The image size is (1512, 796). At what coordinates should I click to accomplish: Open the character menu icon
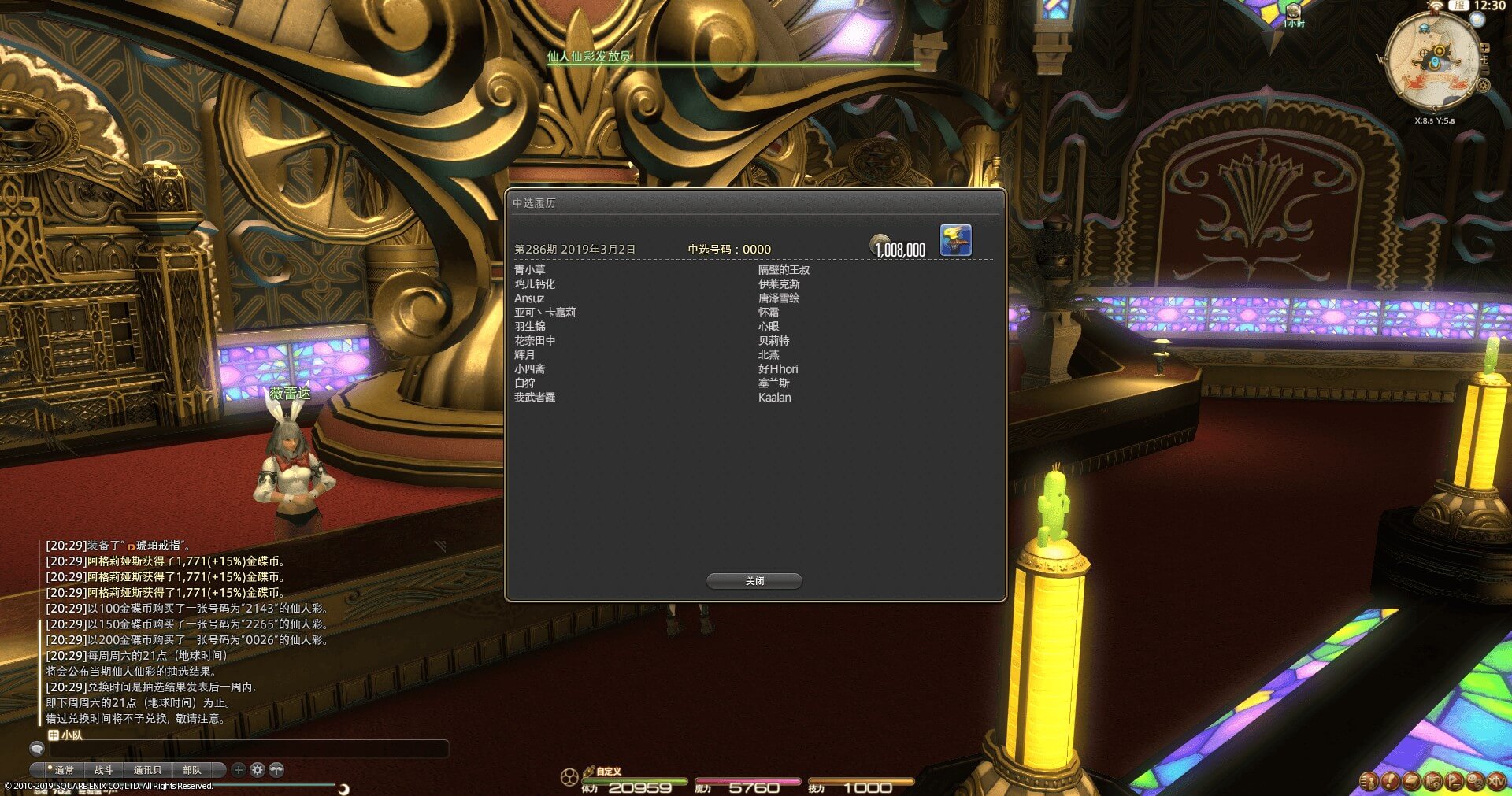(1369, 781)
